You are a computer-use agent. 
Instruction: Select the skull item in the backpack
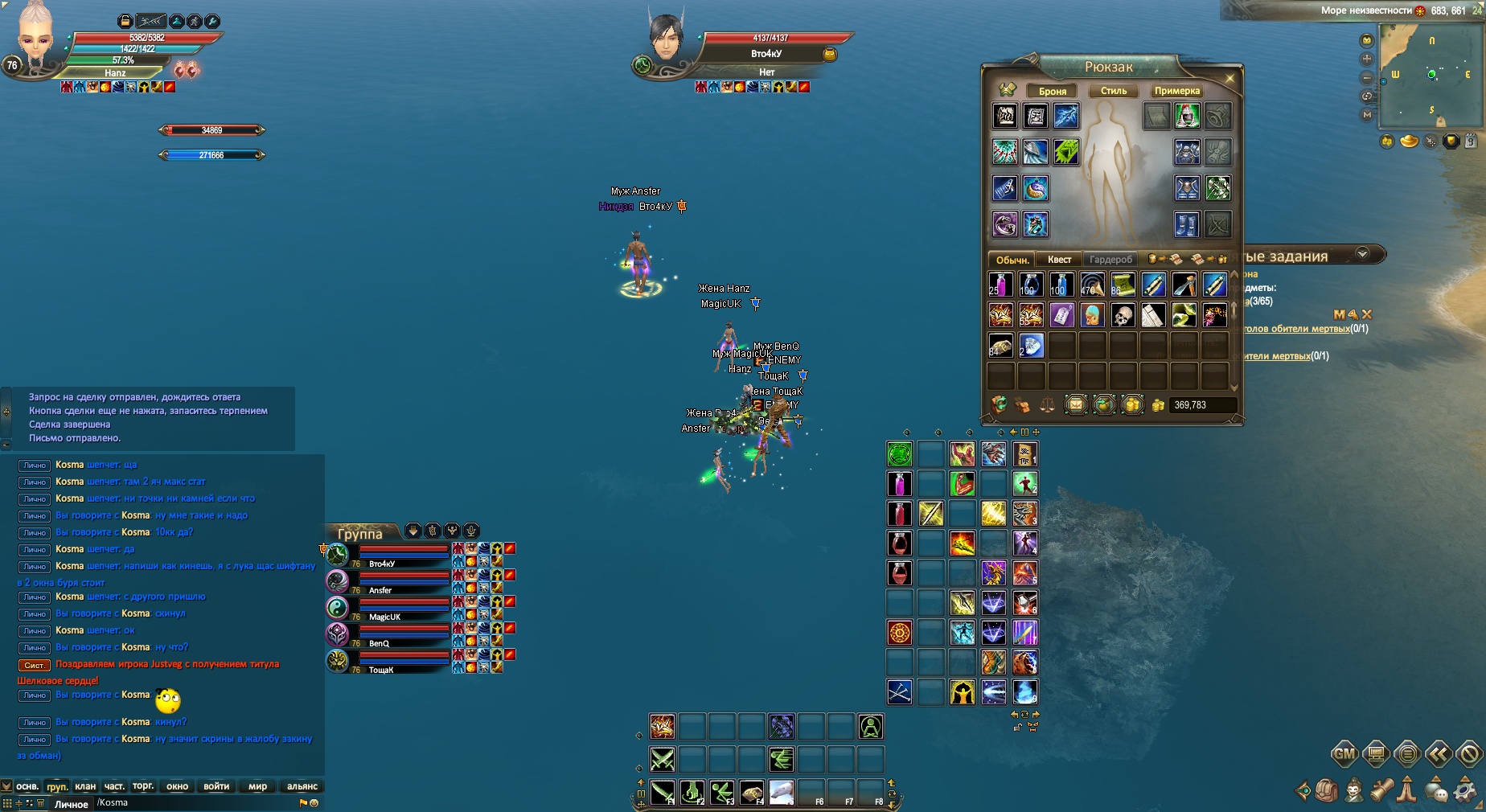[x=1123, y=315]
